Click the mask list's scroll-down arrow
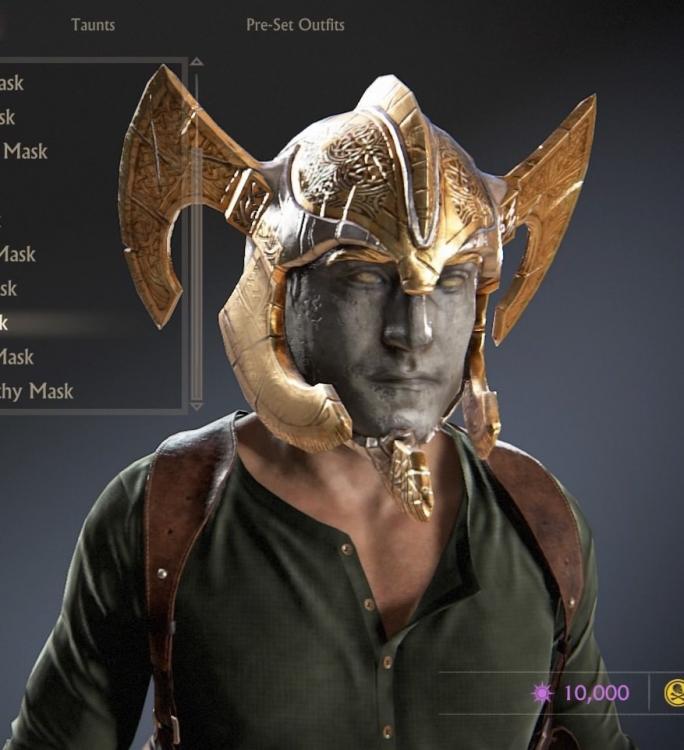Viewport: 684px width, 750px height. coord(196,405)
